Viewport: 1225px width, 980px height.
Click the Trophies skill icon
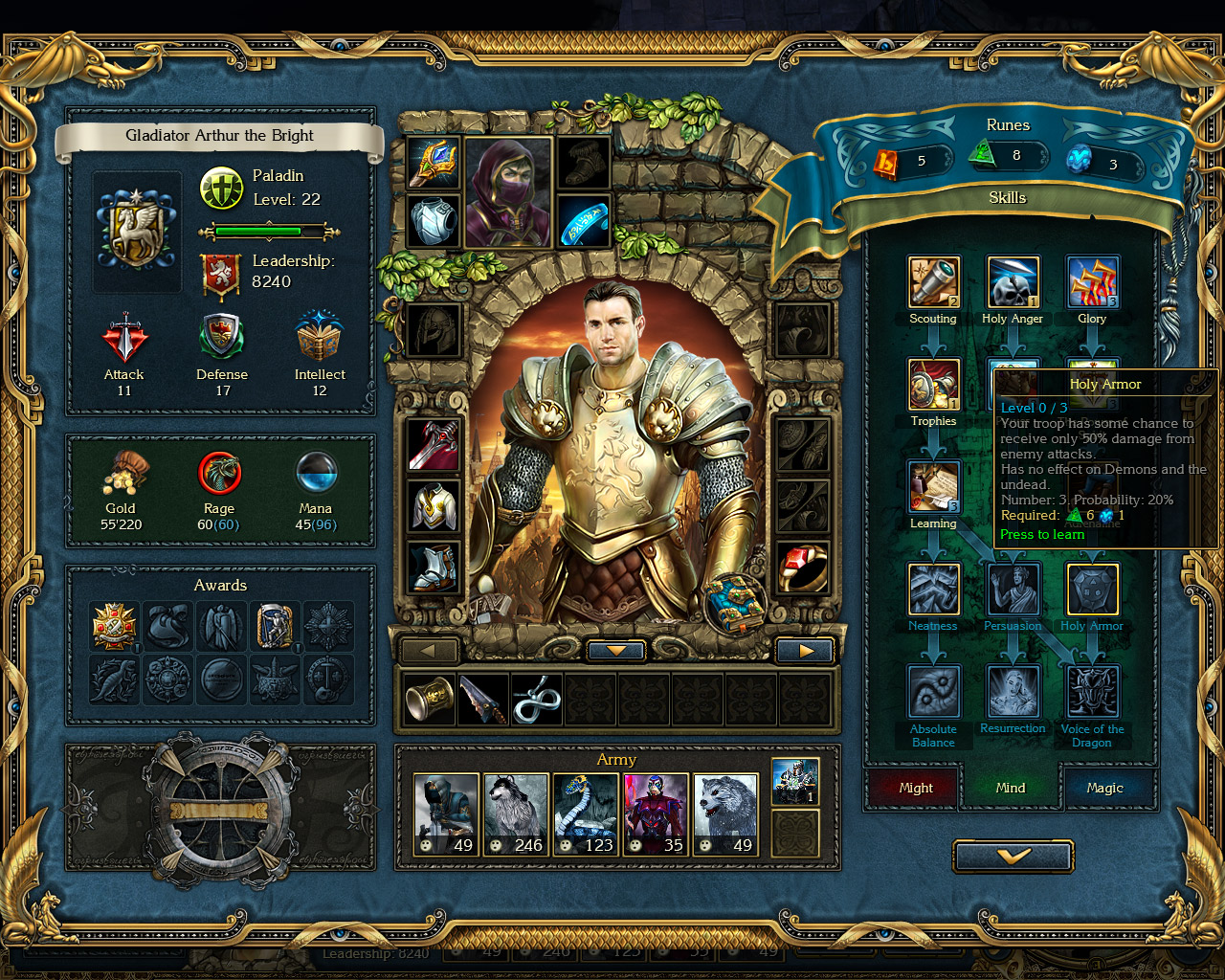click(933, 383)
